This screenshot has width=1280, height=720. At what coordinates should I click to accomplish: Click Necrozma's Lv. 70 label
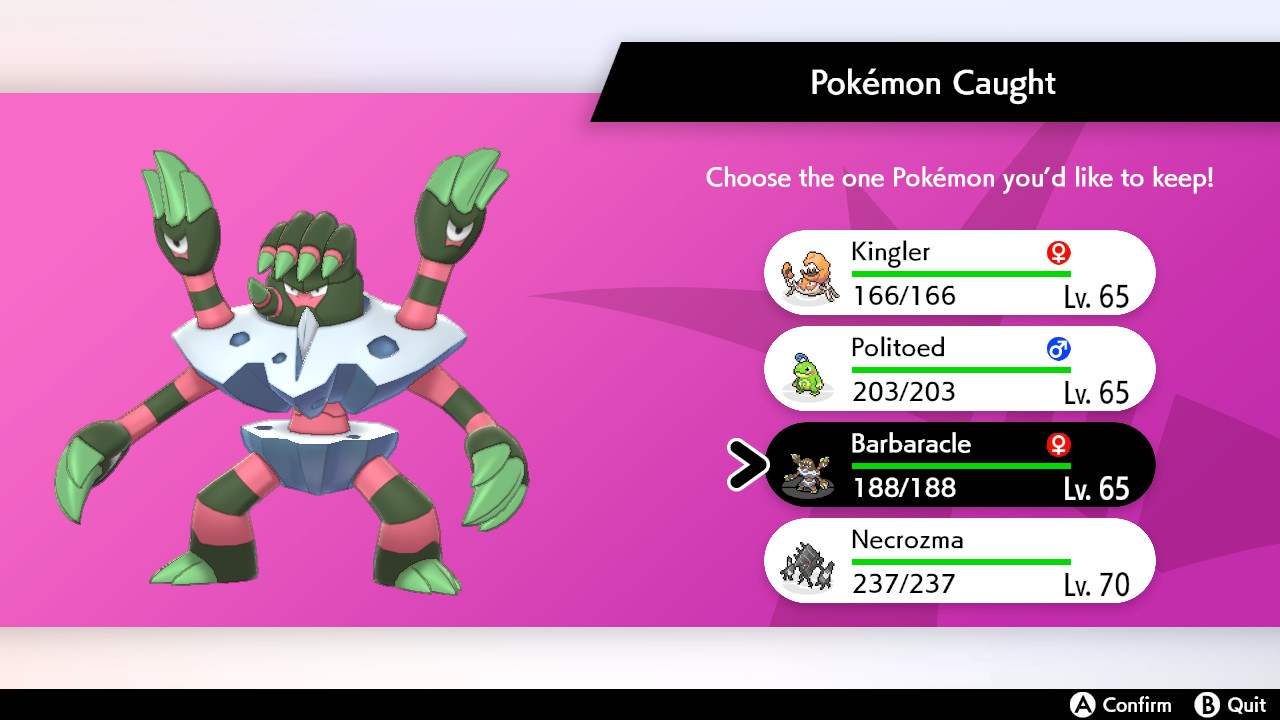point(1097,584)
